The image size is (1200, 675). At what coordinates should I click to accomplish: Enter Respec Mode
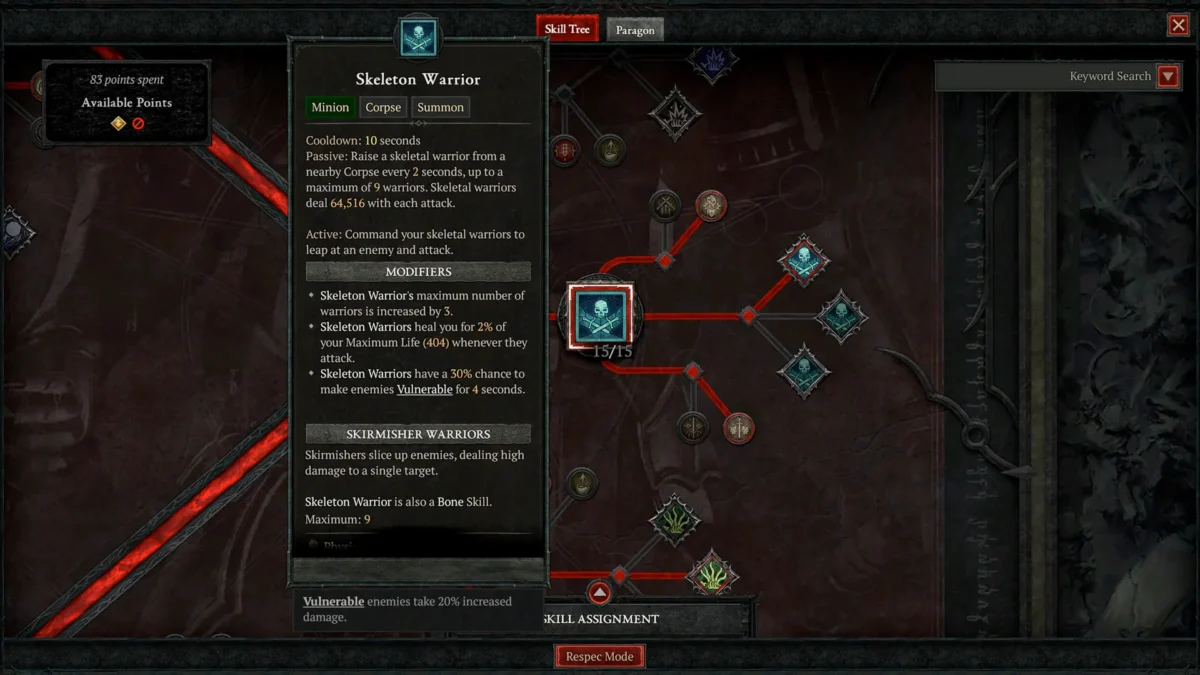[x=600, y=657]
